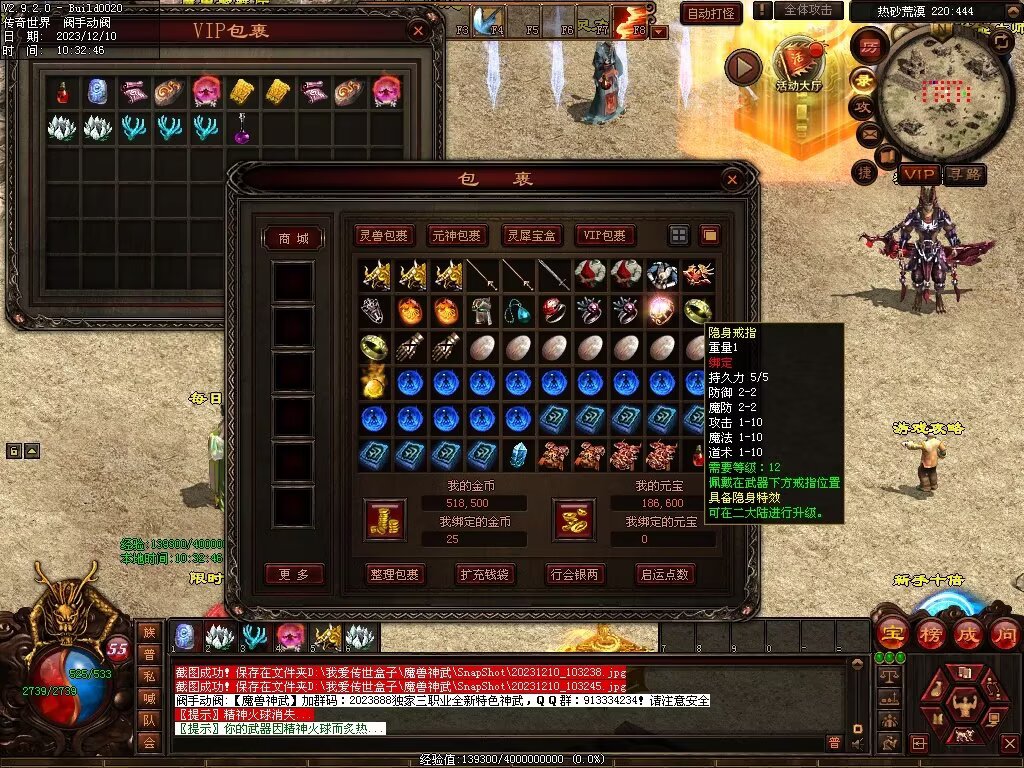The height and width of the screenshot is (768, 1024).
Task: Toggle 自动打怪 auto-combat
Action: click(710, 13)
